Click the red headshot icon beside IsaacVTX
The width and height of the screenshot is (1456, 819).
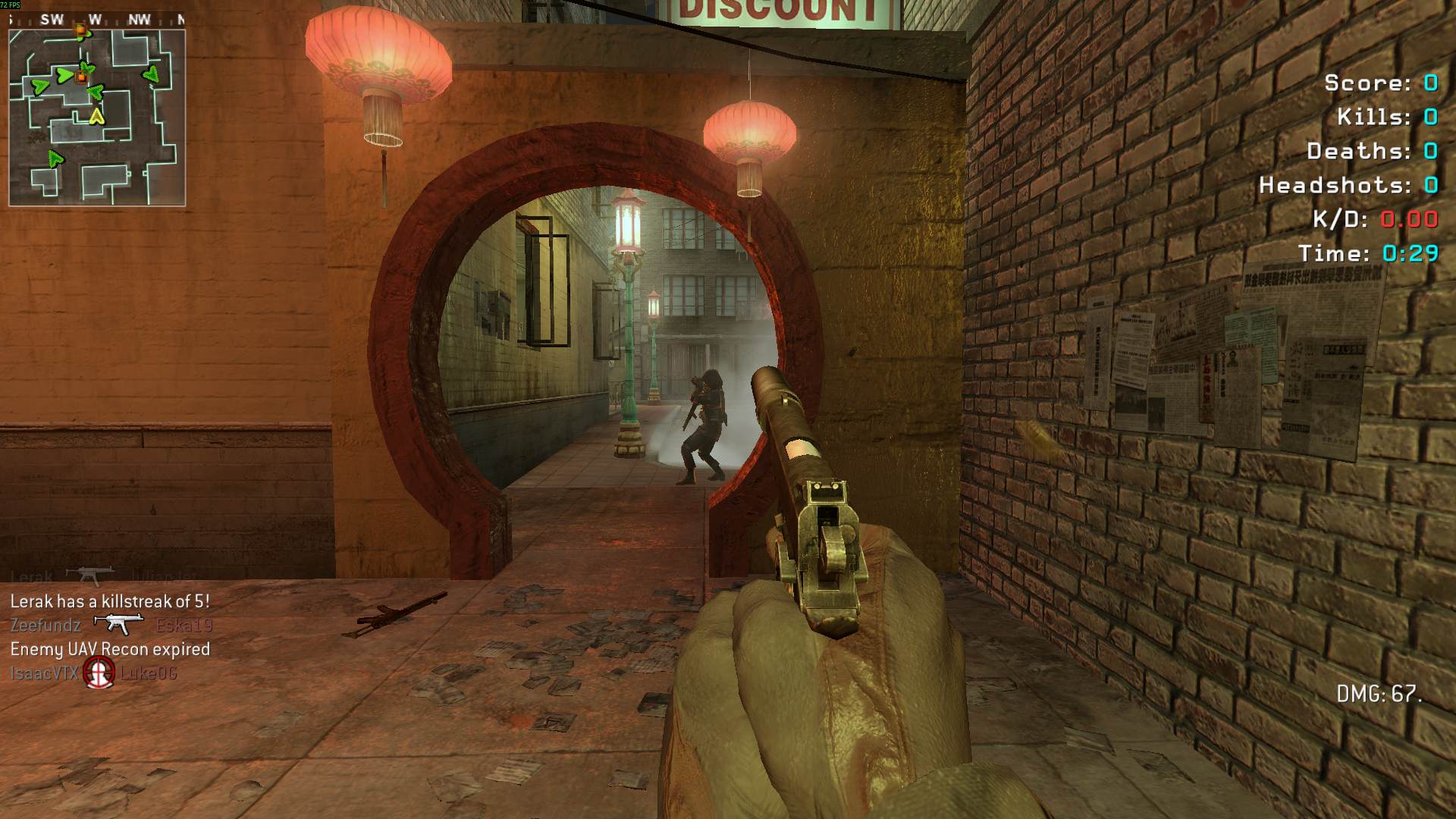[99, 672]
